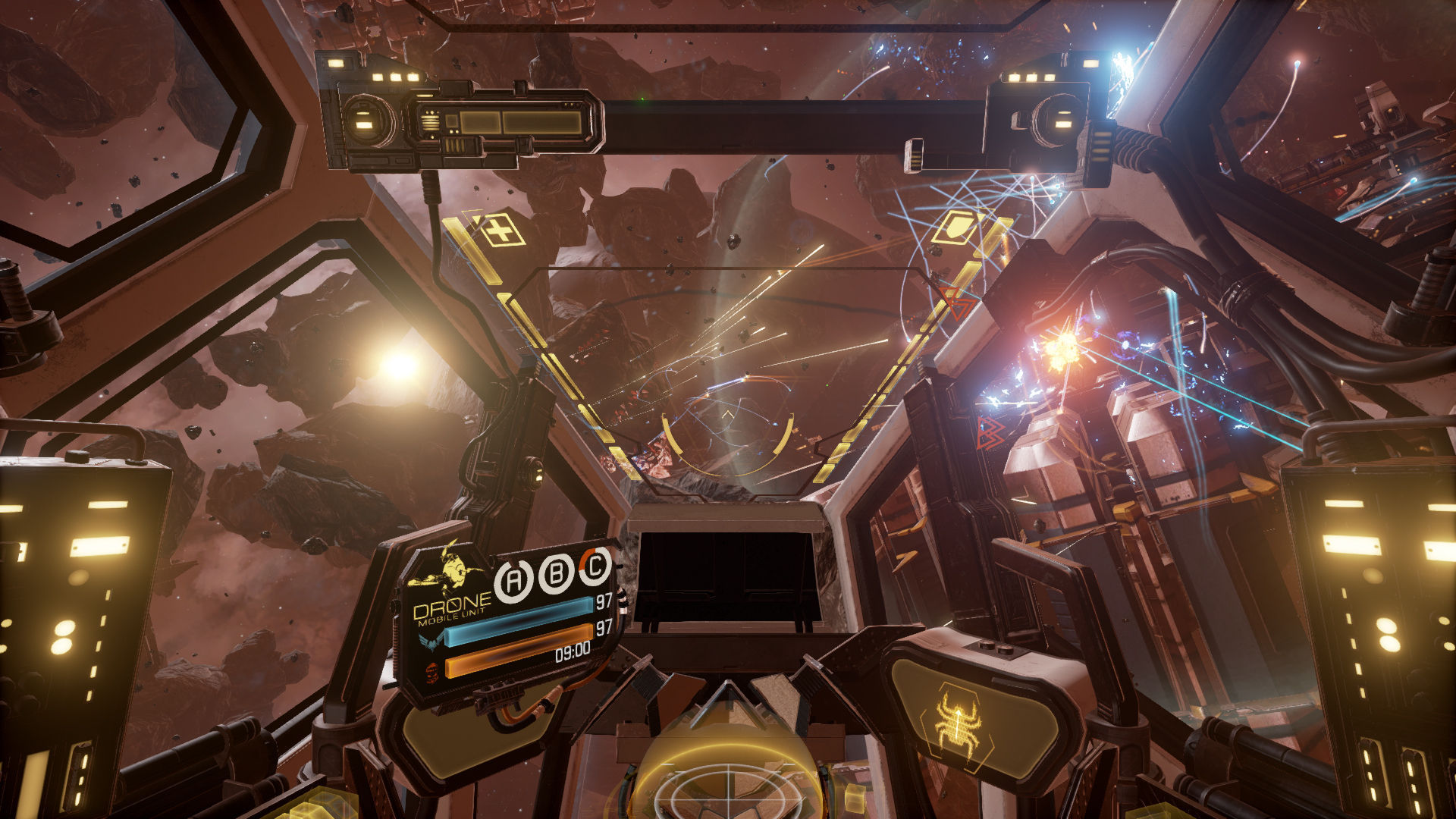
Task: Select the A indicator on drone panel
Action: (x=513, y=582)
